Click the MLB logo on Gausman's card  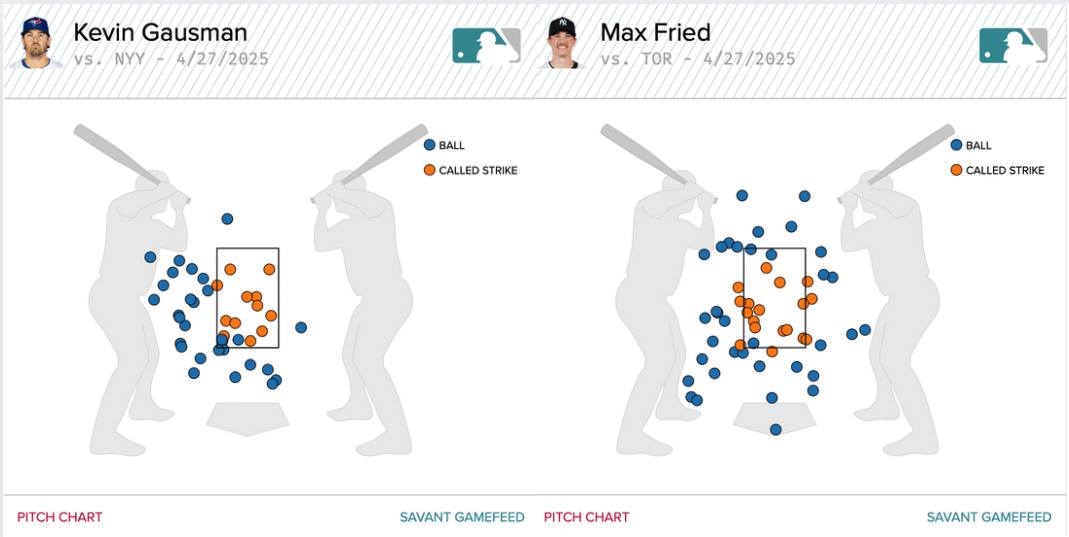pyautogui.click(x=486, y=45)
